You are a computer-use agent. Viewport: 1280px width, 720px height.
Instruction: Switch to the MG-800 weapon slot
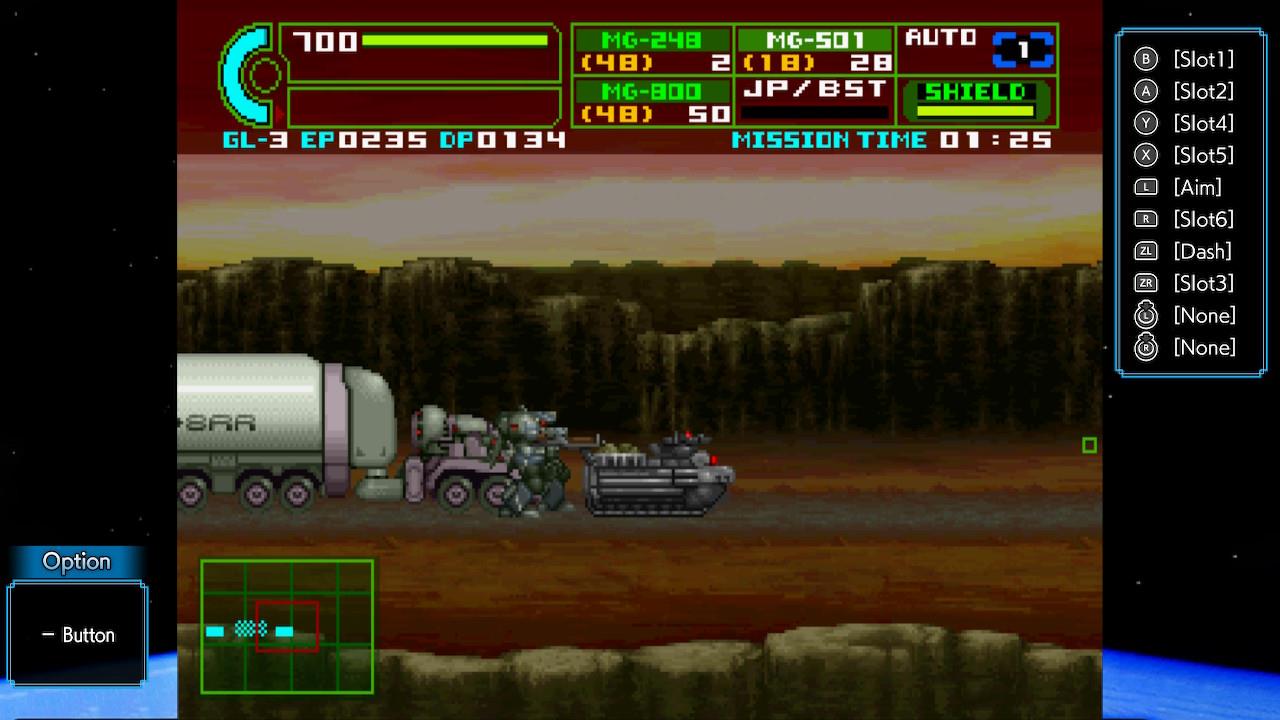[653, 103]
